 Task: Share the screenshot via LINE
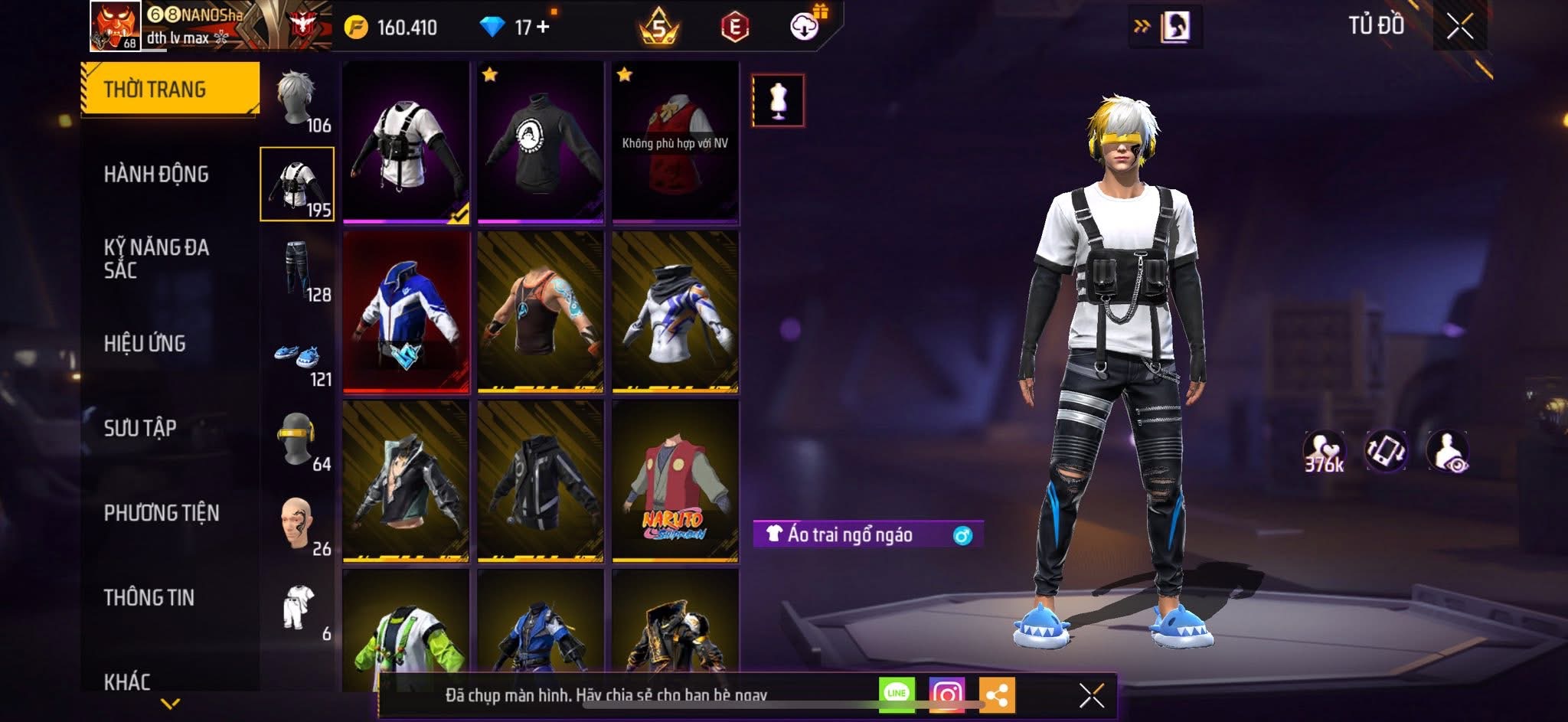point(897,694)
